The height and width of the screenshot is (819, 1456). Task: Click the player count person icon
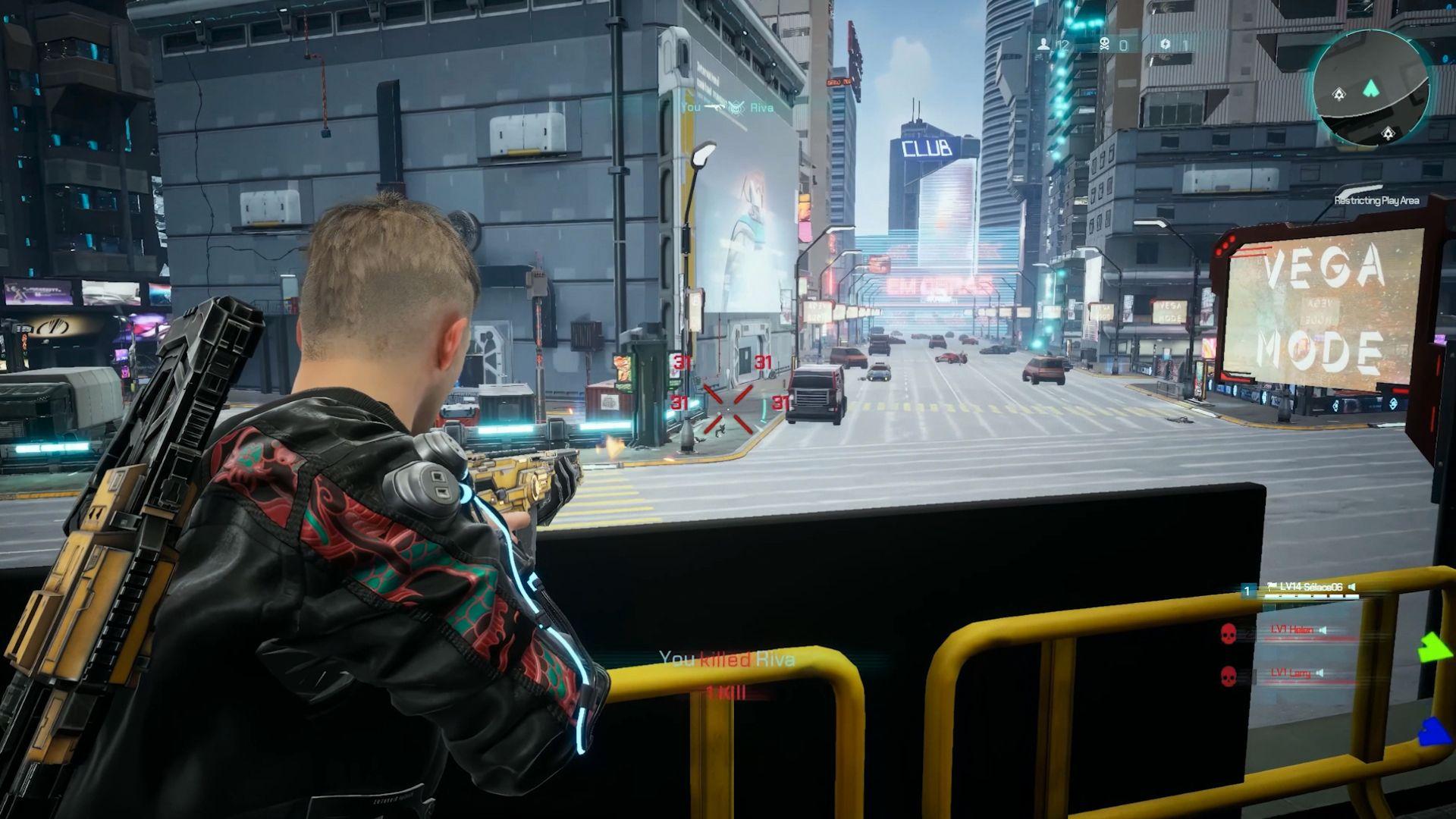(1044, 44)
